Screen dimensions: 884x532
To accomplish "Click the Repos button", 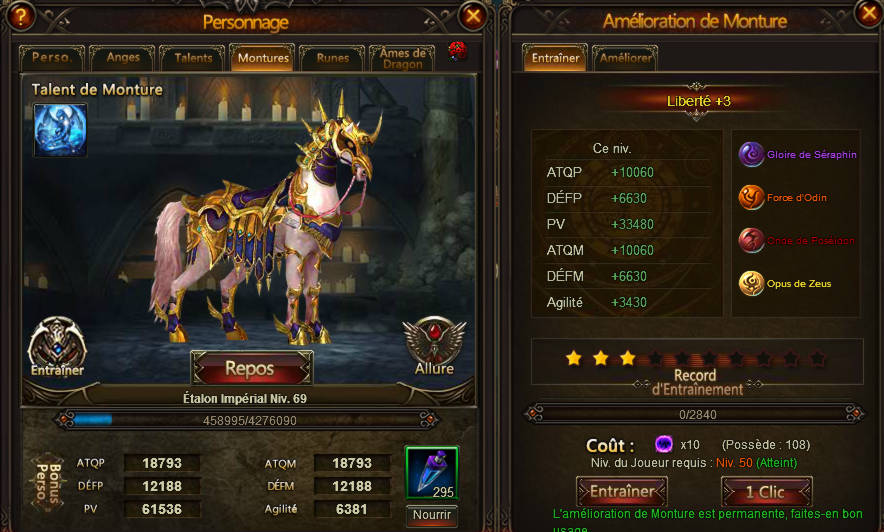I will [251, 368].
